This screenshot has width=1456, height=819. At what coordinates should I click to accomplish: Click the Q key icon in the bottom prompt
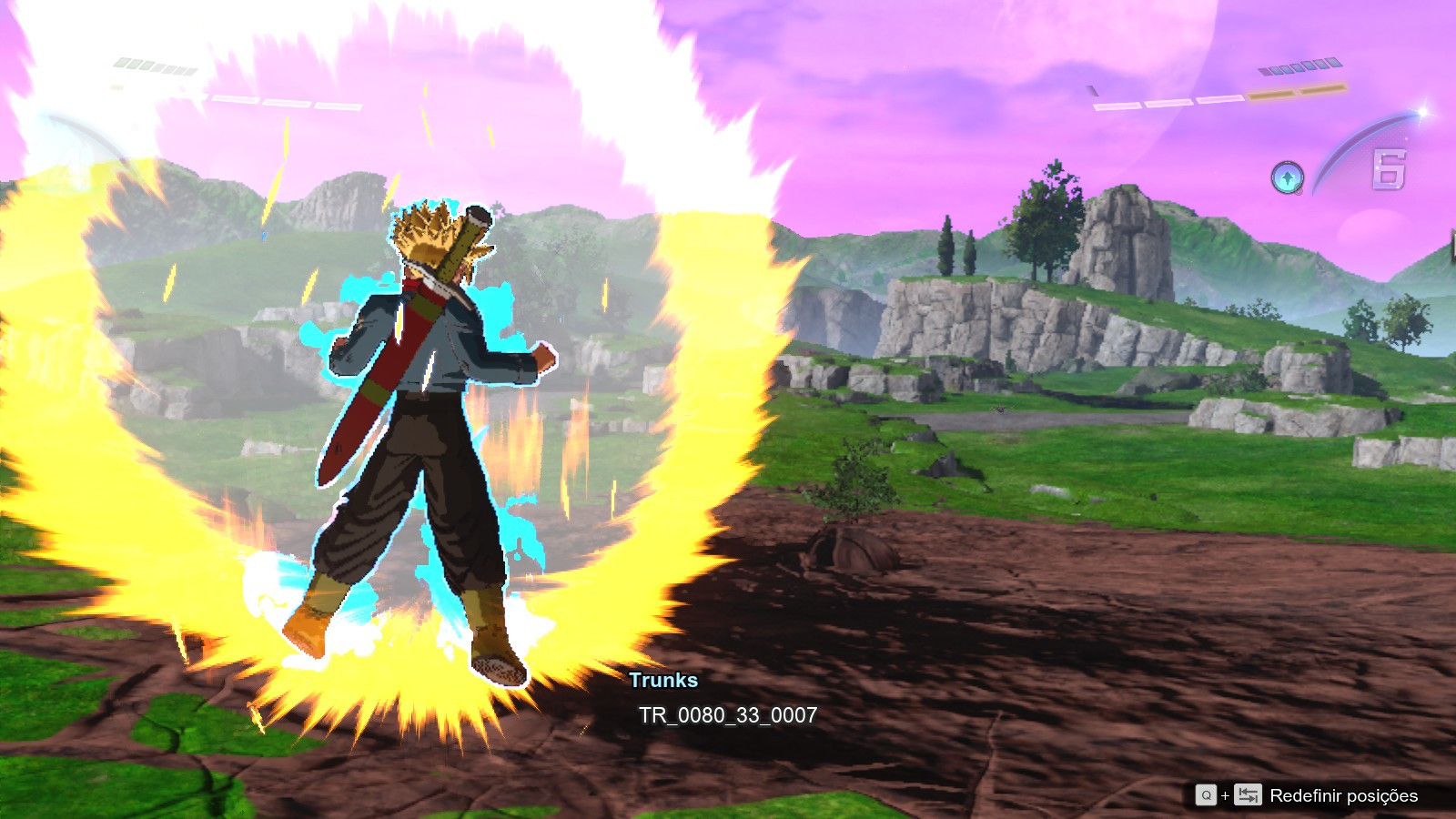(x=1208, y=794)
